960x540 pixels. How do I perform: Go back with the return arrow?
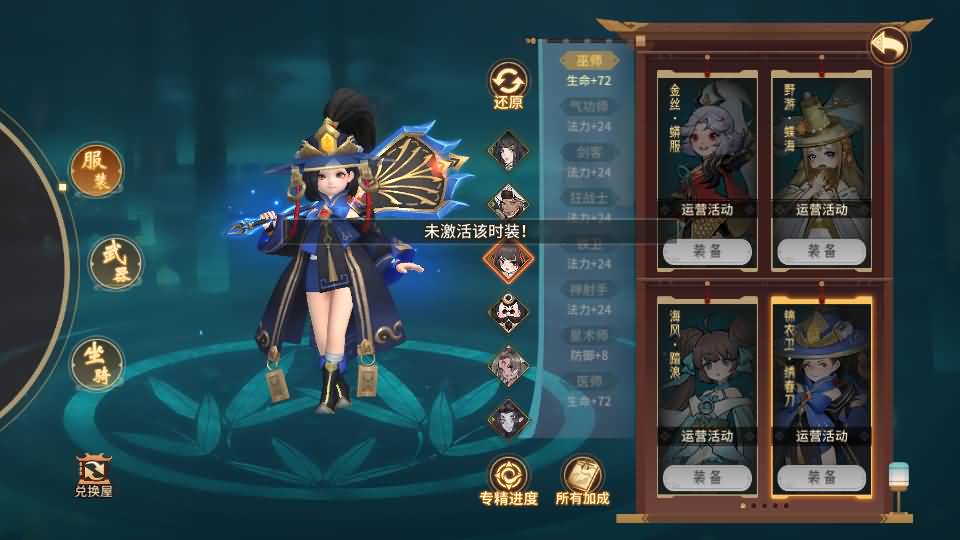pos(888,46)
